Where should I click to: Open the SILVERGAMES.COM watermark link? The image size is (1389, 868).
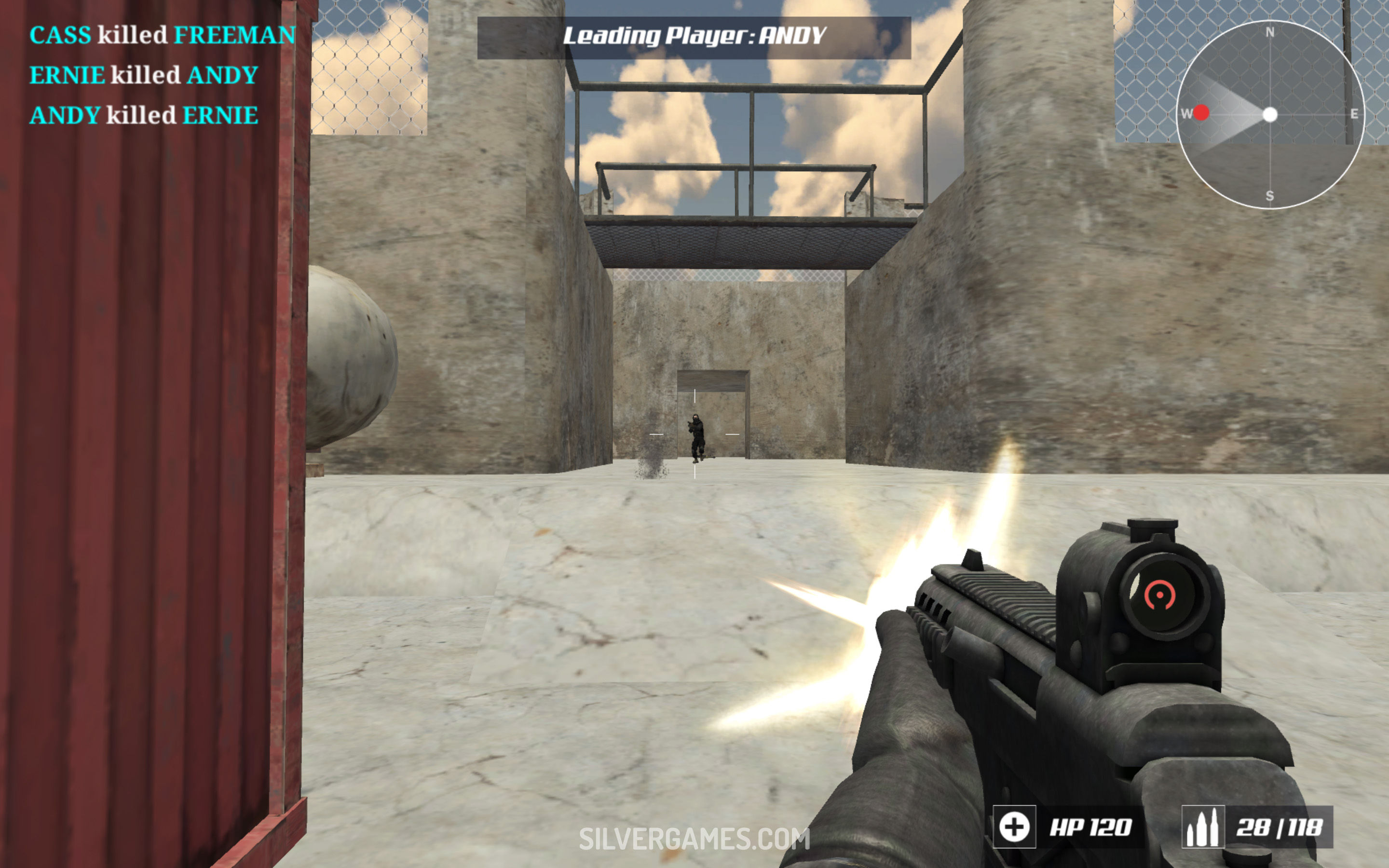point(694,839)
